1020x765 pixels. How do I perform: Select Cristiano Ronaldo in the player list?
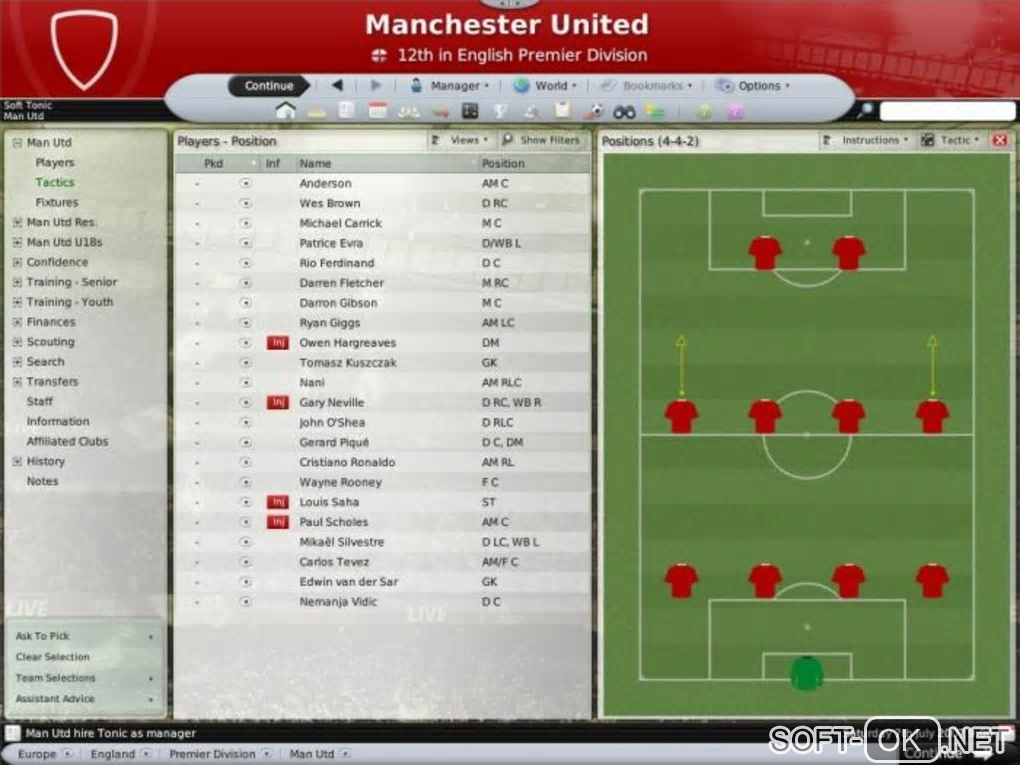pyautogui.click(x=347, y=462)
